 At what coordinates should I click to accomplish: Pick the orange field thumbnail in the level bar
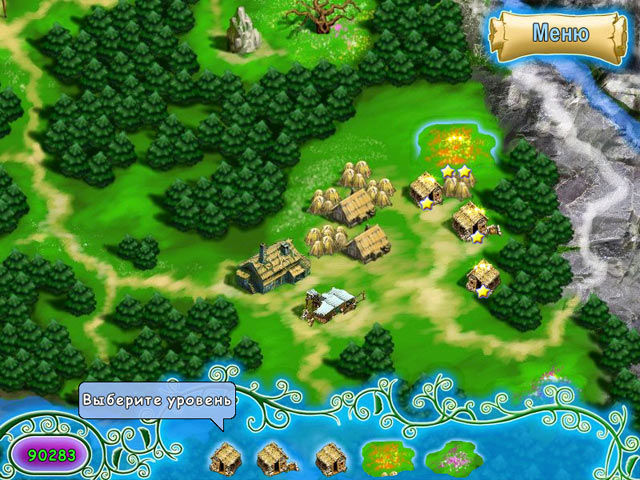pos(389,457)
